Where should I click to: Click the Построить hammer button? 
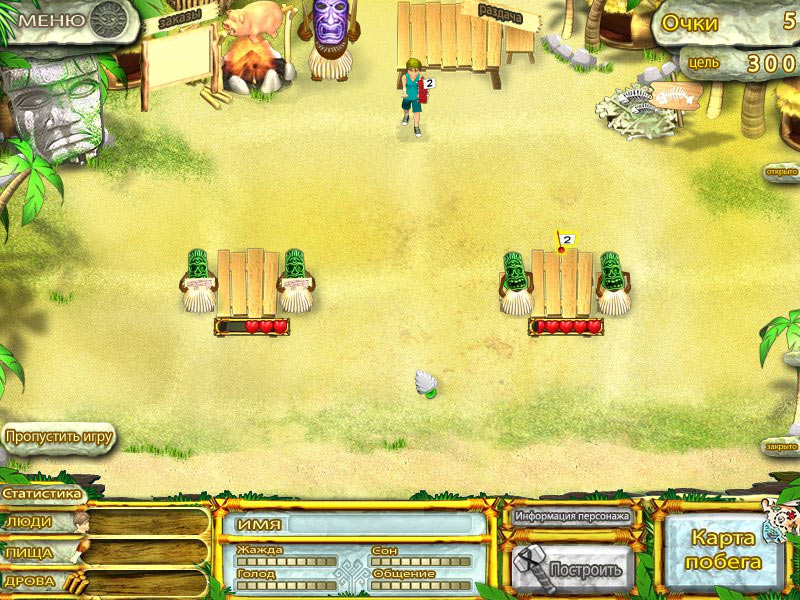[572, 569]
